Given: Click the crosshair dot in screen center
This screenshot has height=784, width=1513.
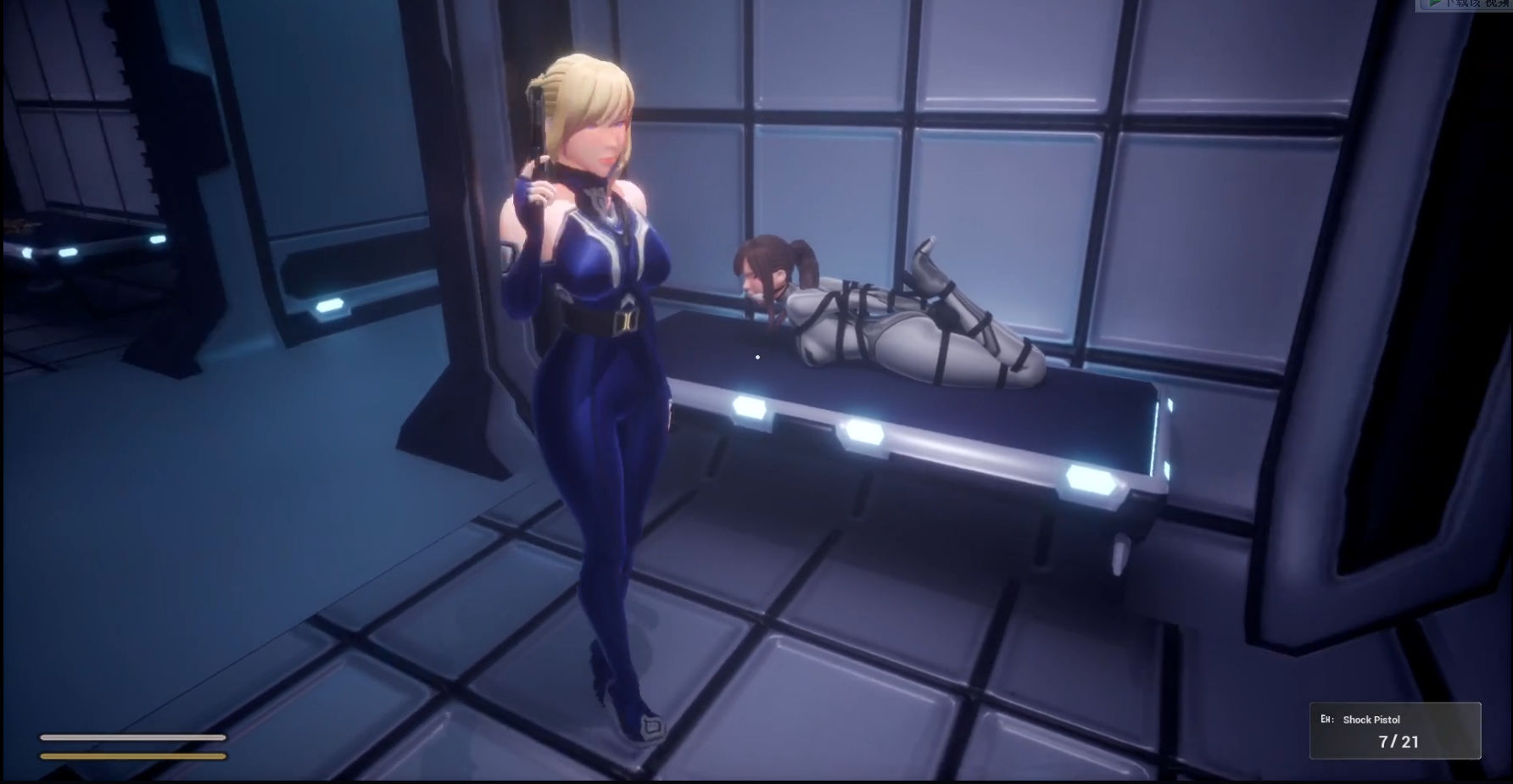Looking at the screenshot, I should (x=757, y=358).
